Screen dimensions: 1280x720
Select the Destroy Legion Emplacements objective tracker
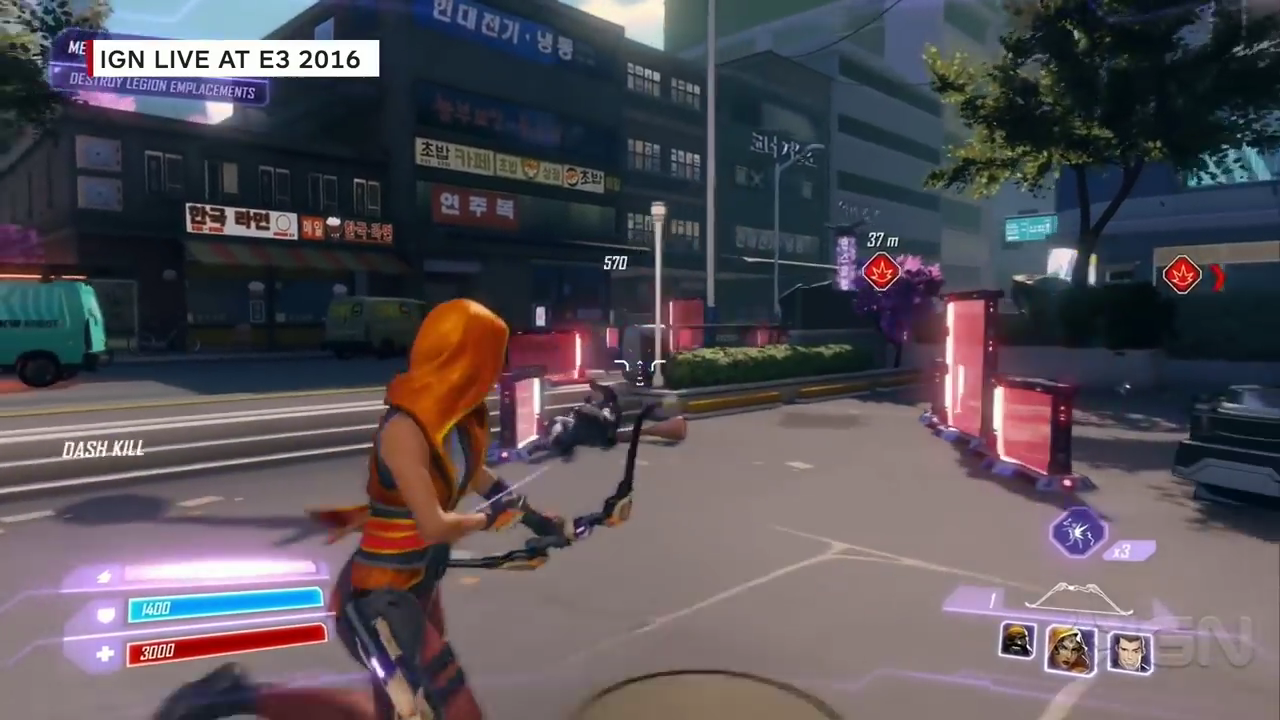pyautogui.click(x=160, y=92)
